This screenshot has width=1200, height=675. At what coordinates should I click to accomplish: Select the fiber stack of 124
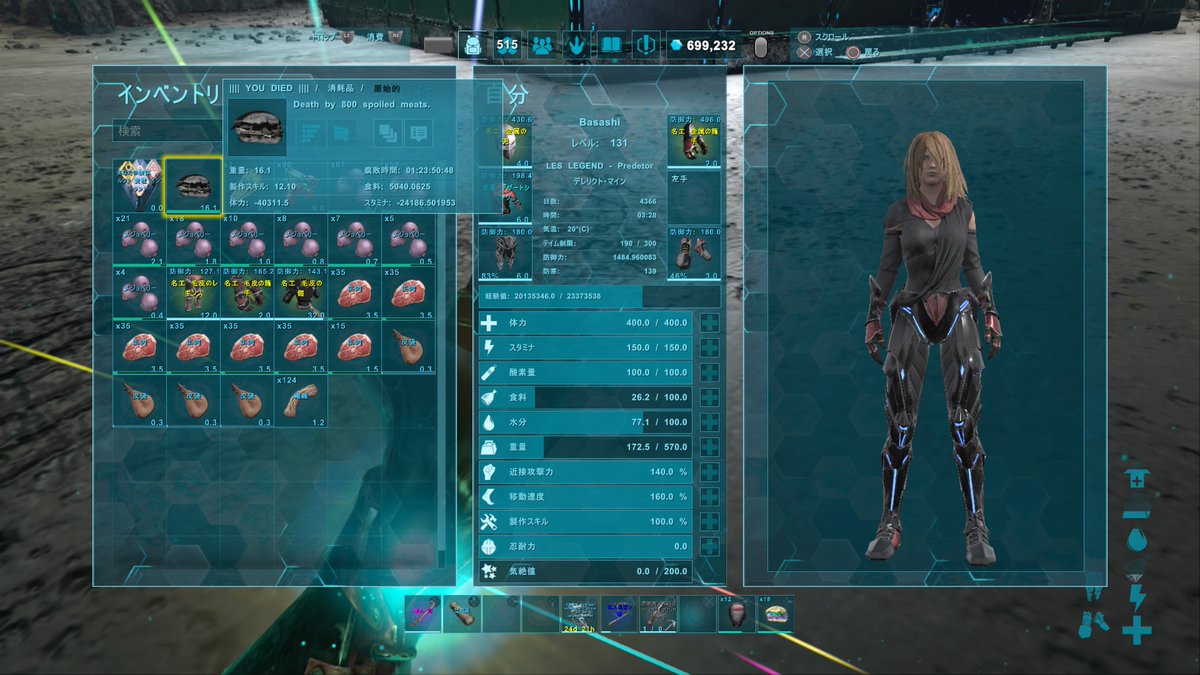301,401
